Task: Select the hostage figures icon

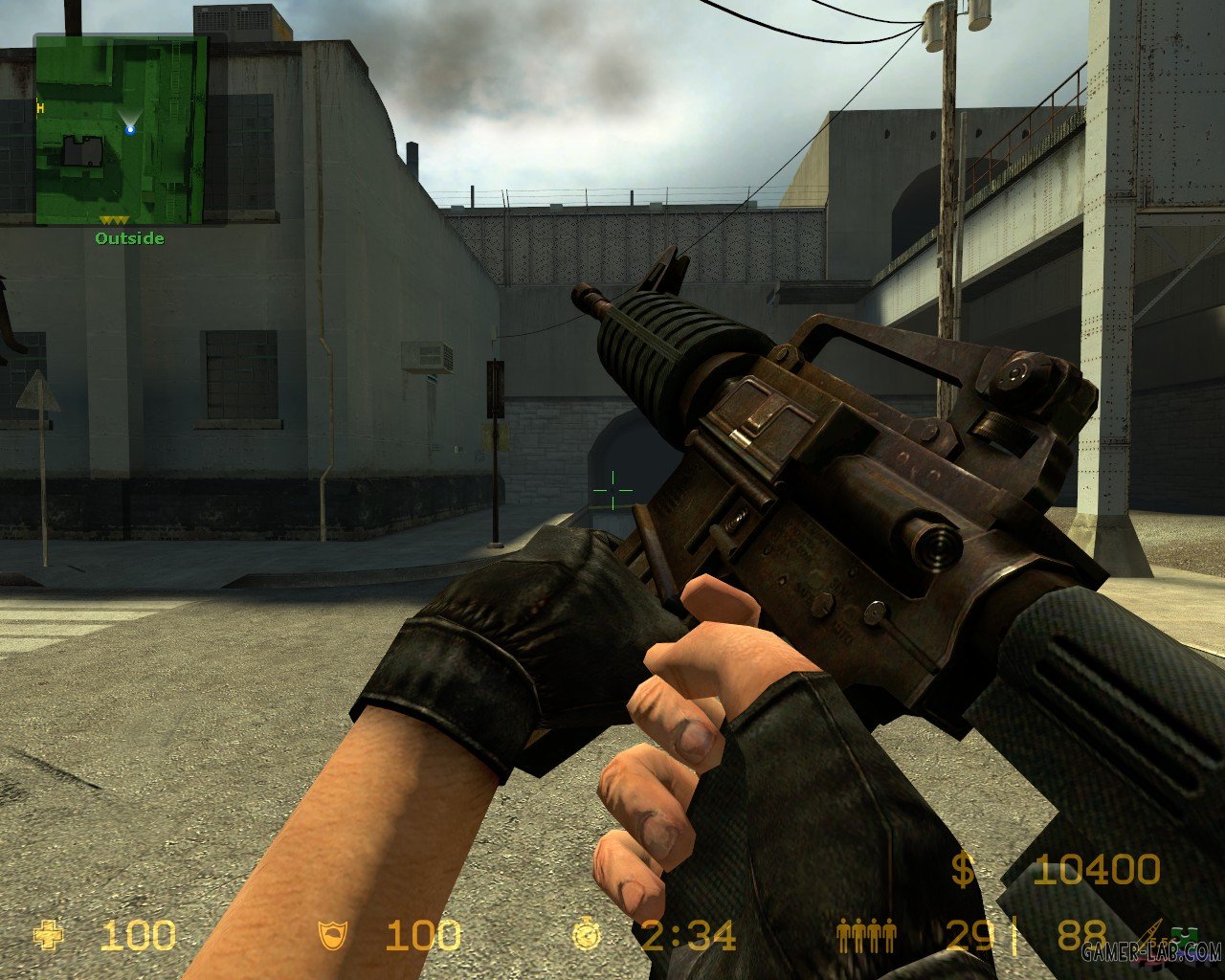Action: coord(866,935)
